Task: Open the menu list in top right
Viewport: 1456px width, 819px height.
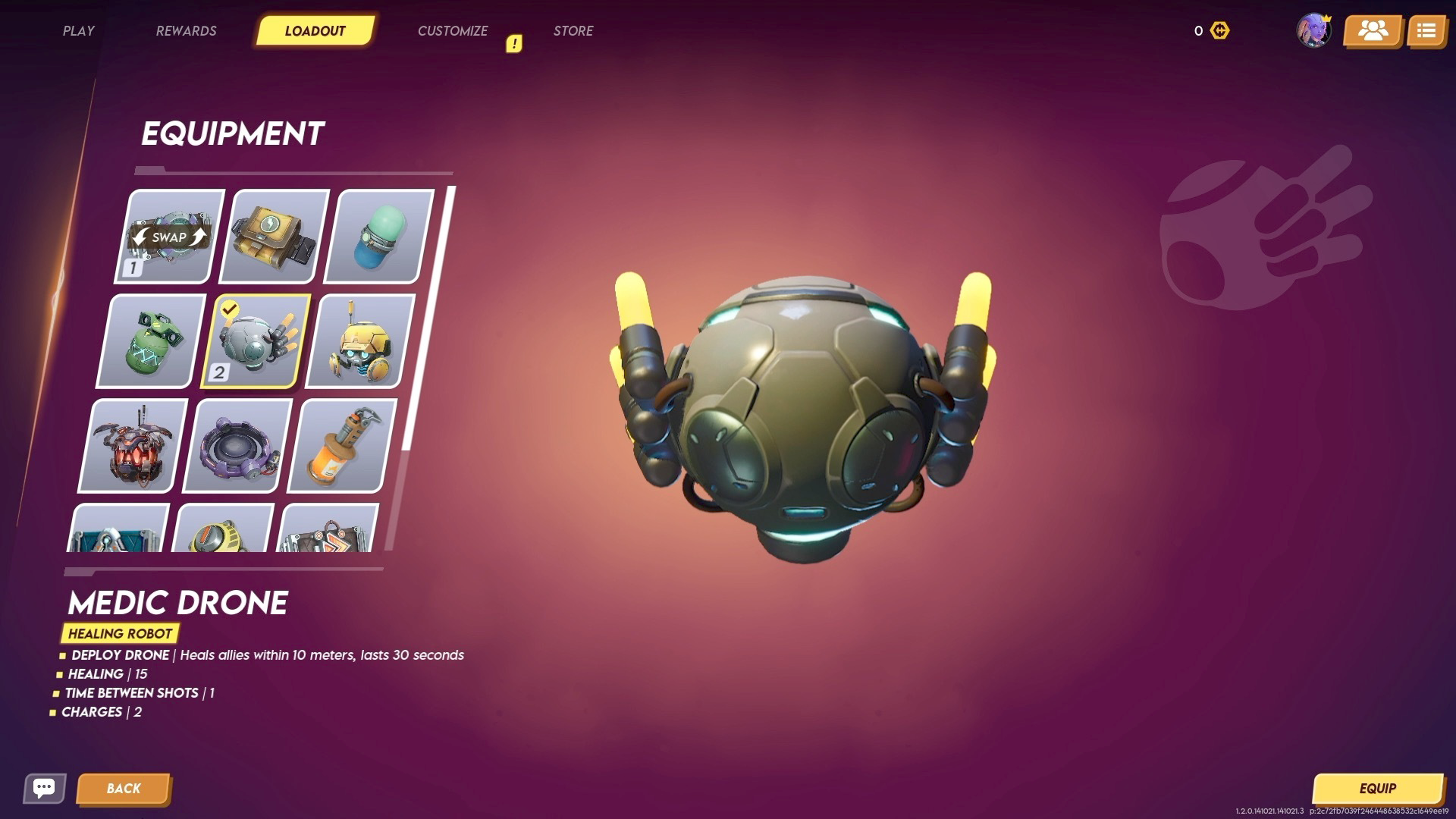Action: pyautogui.click(x=1426, y=31)
